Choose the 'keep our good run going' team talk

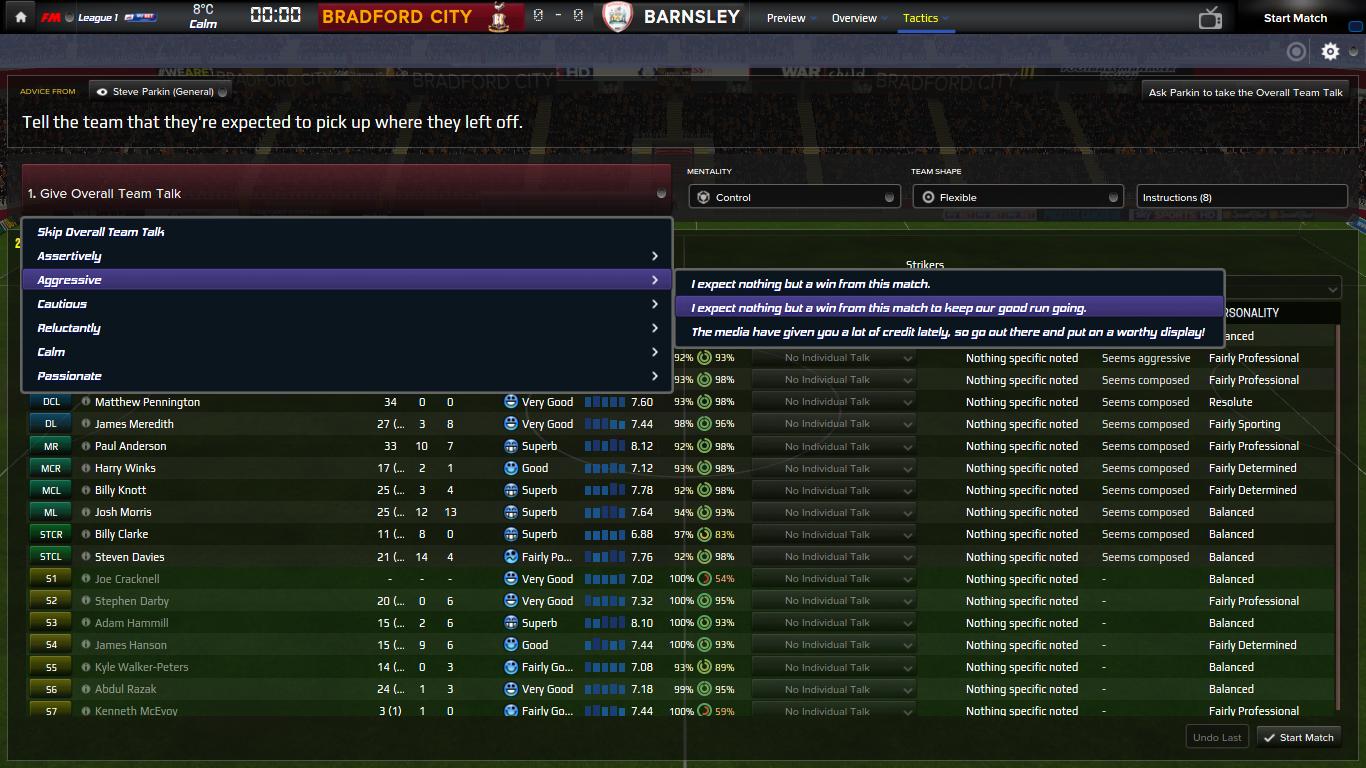click(x=888, y=308)
